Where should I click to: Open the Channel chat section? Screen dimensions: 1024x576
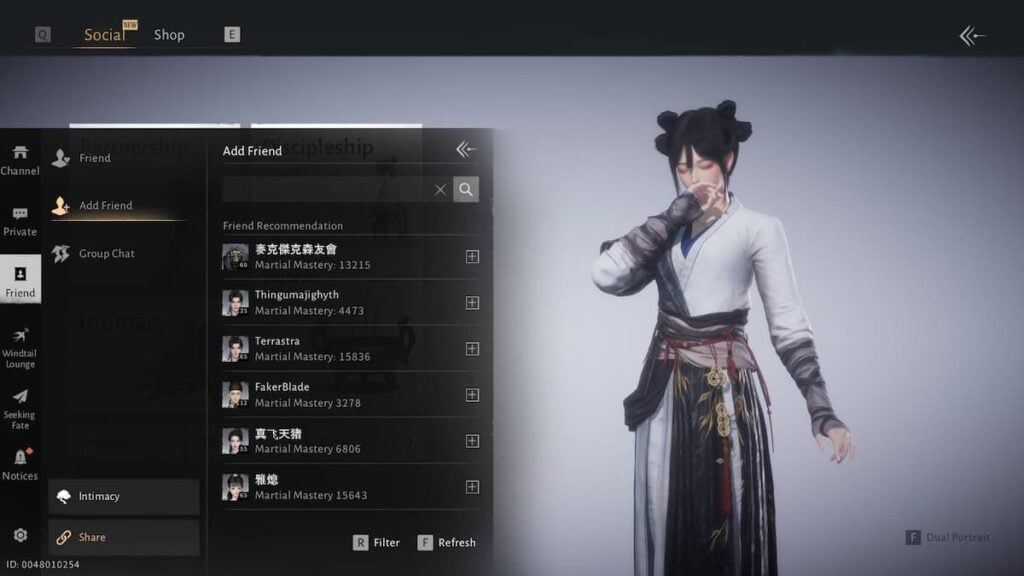tap(20, 160)
